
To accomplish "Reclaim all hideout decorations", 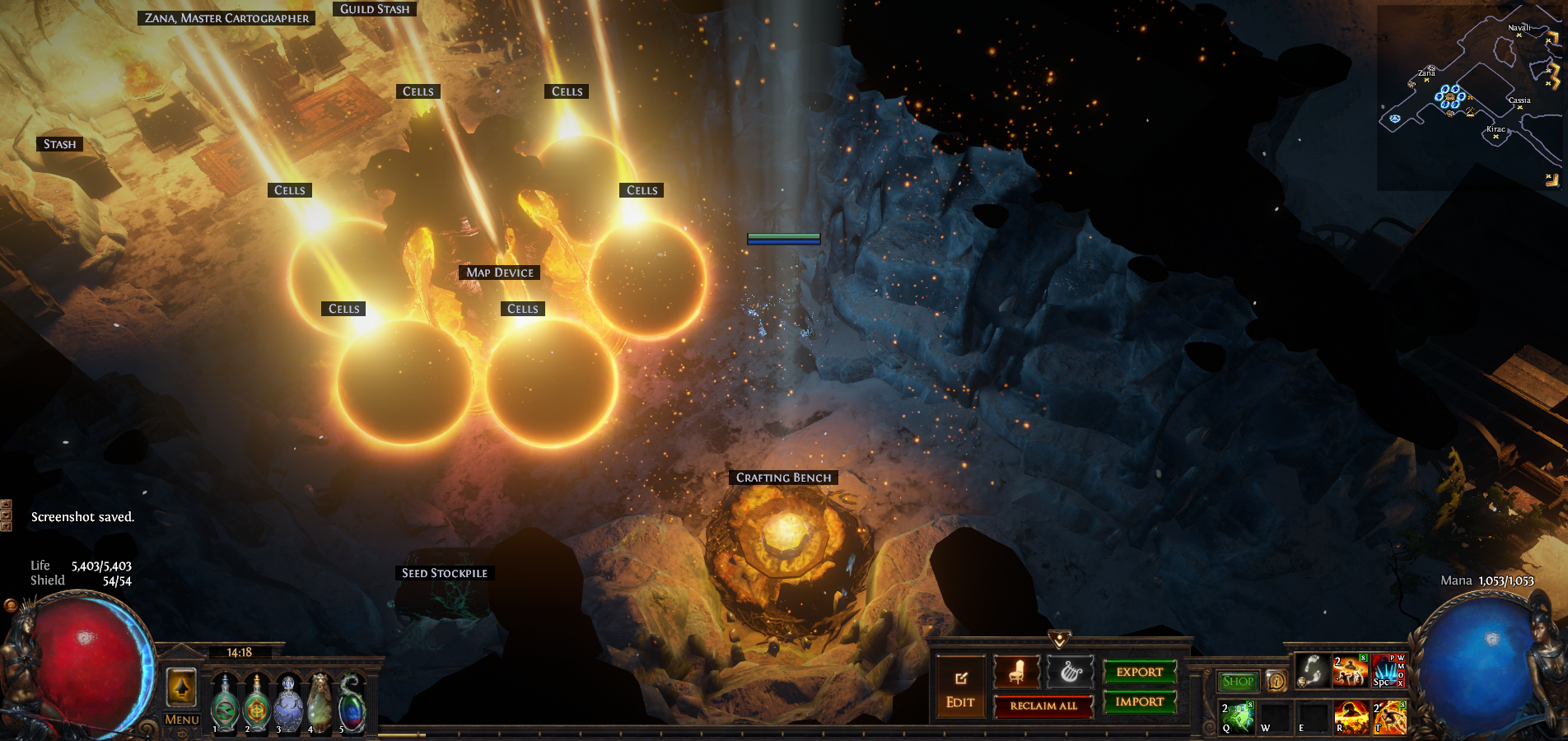I will coord(1043,706).
